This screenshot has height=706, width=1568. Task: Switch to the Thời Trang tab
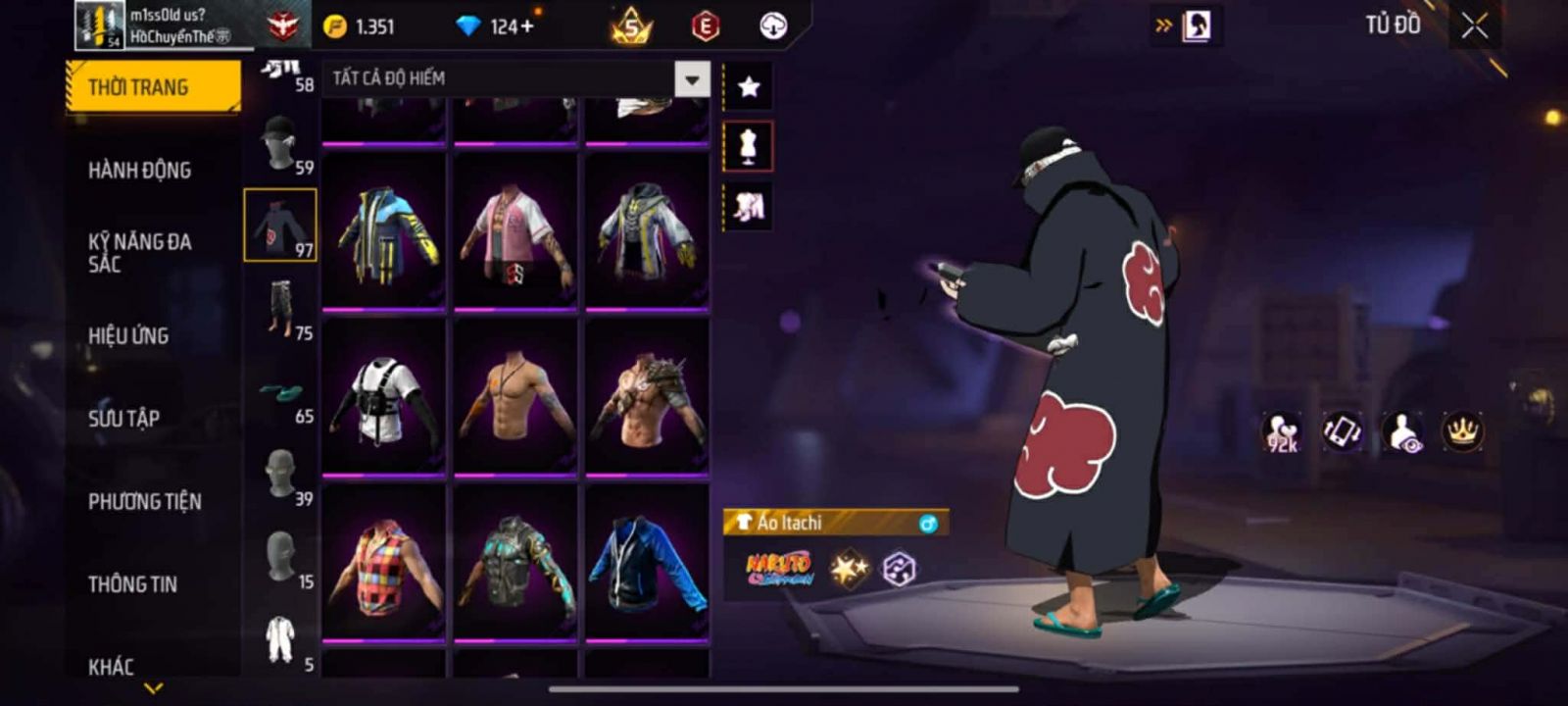coord(153,87)
